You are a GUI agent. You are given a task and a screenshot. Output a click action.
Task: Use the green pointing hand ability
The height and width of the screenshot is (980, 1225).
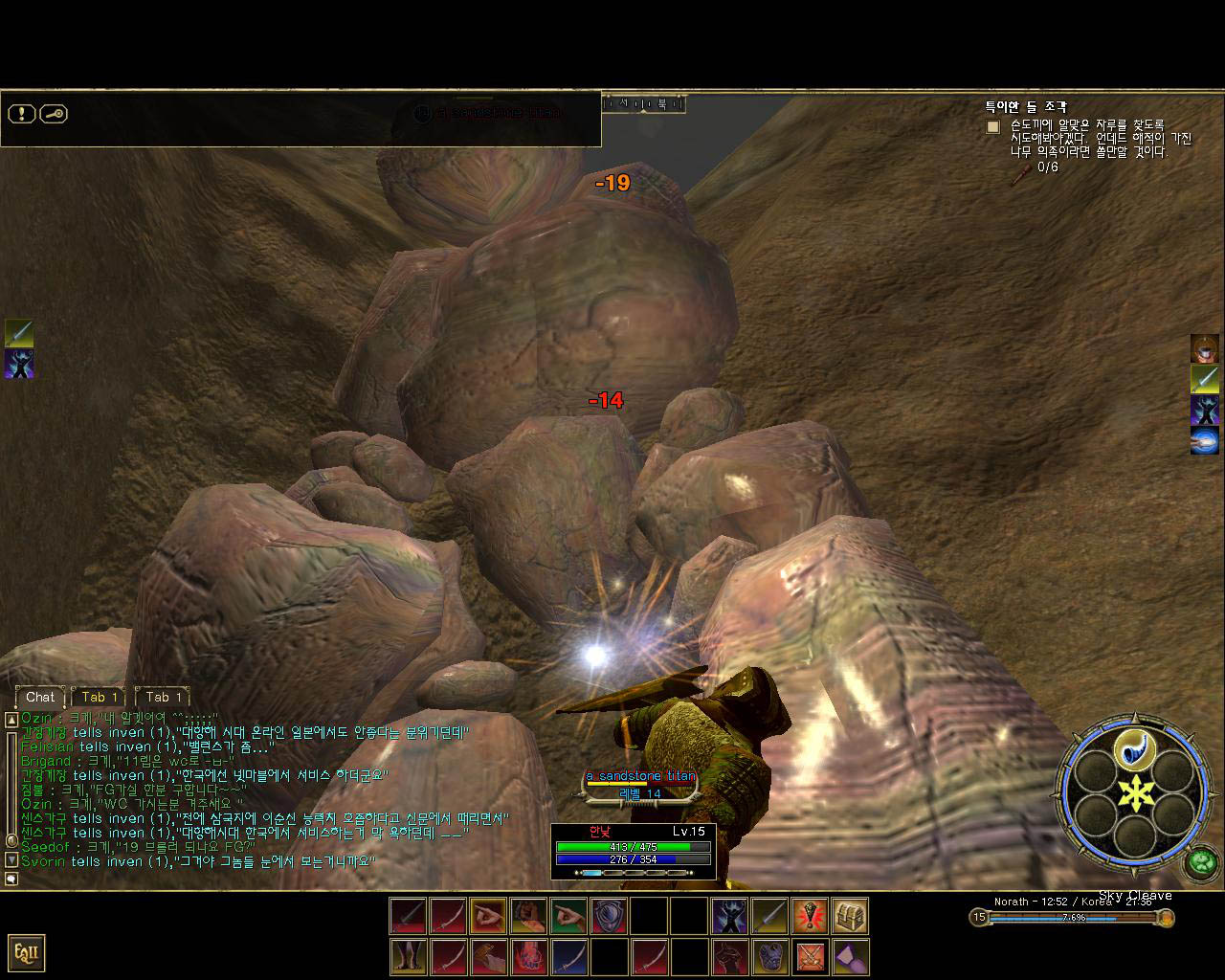568,916
